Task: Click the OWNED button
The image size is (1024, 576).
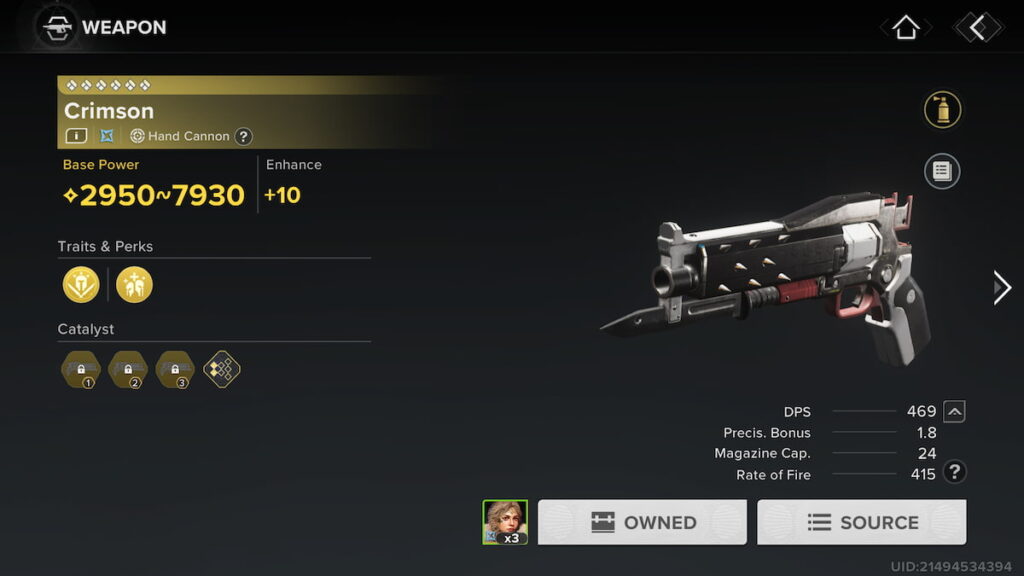Action: coord(642,522)
